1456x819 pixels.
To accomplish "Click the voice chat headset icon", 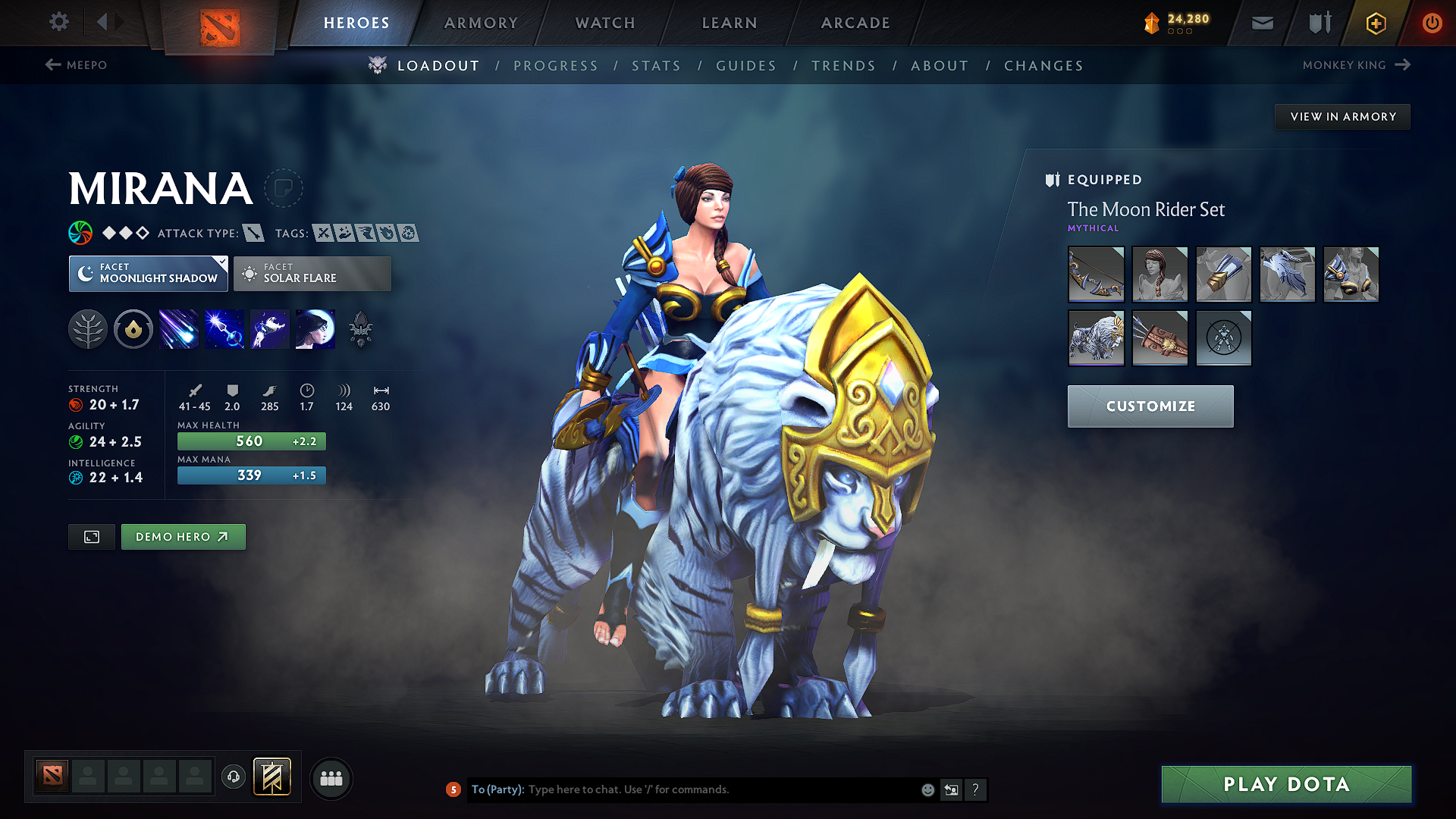I will coord(233,778).
